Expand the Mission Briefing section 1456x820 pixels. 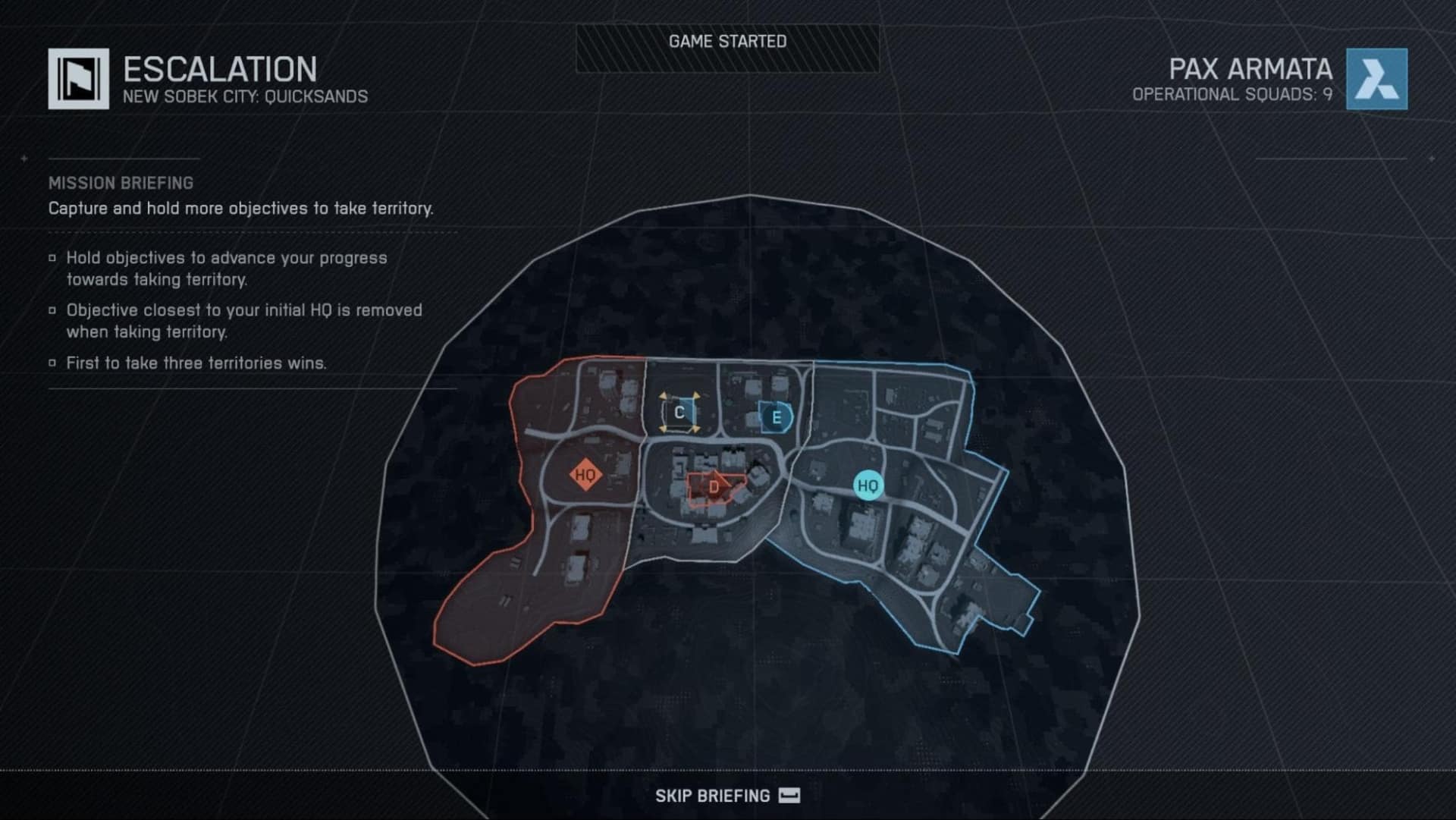[120, 183]
